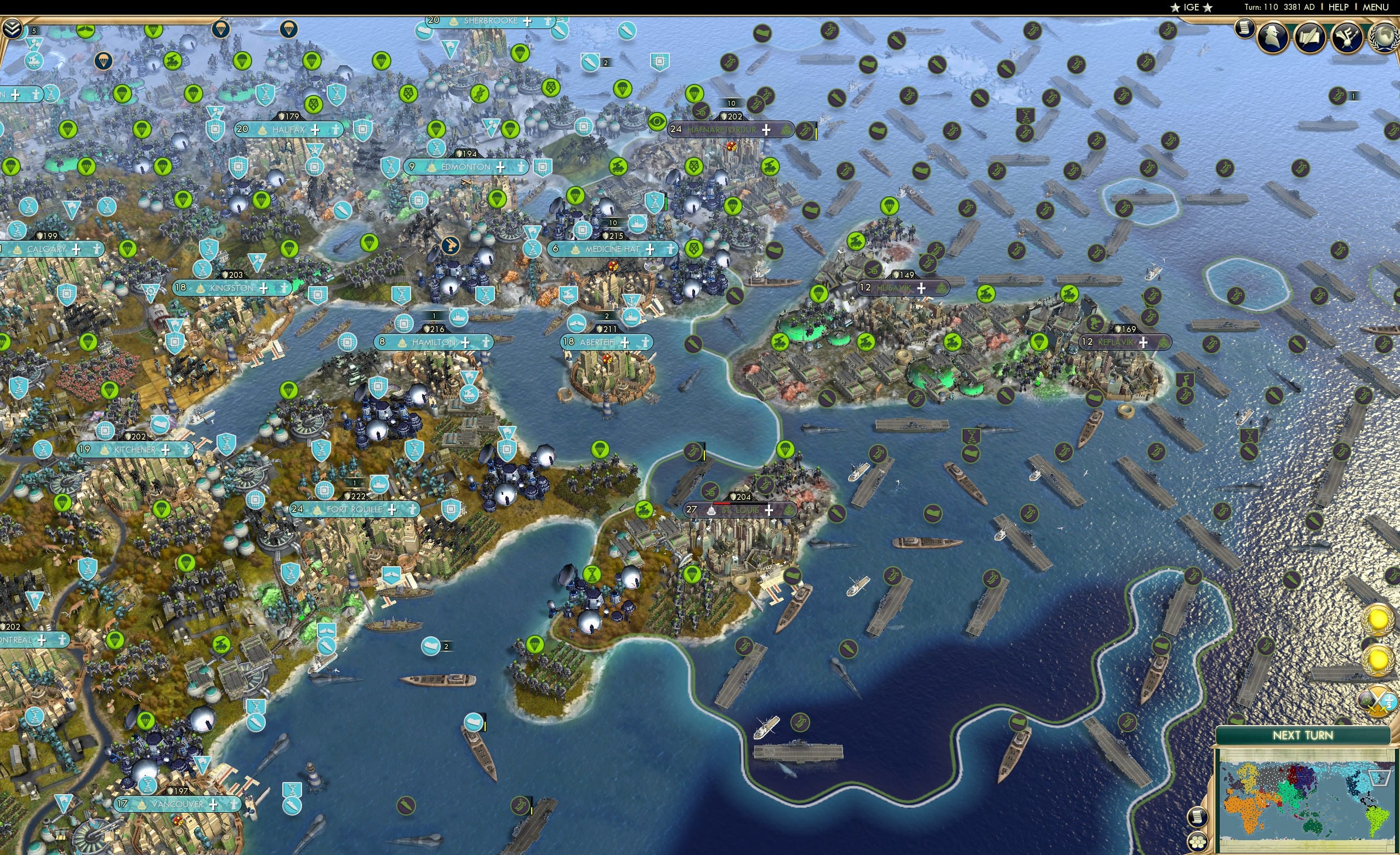Screen dimensions: 1400x855
Task: Click HELP in the top bar
Action: pos(1339,7)
